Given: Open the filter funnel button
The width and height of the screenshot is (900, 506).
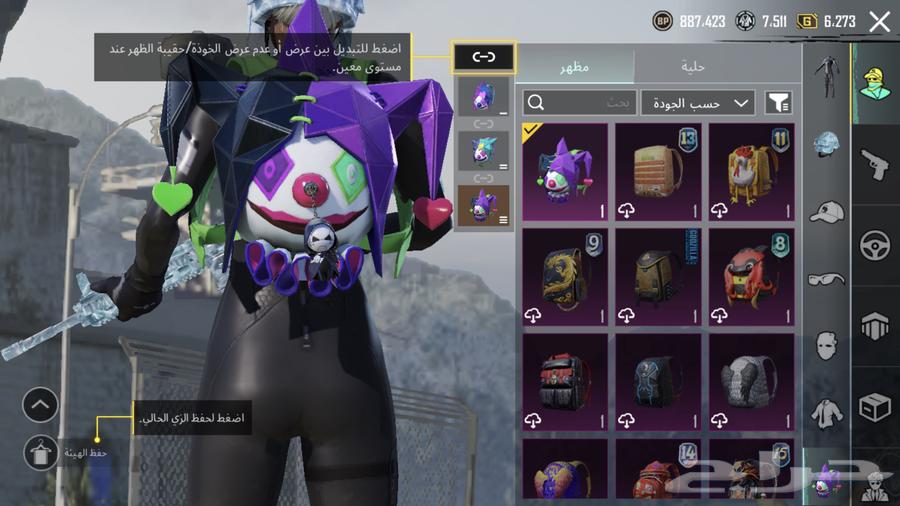Looking at the screenshot, I should coord(778,103).
